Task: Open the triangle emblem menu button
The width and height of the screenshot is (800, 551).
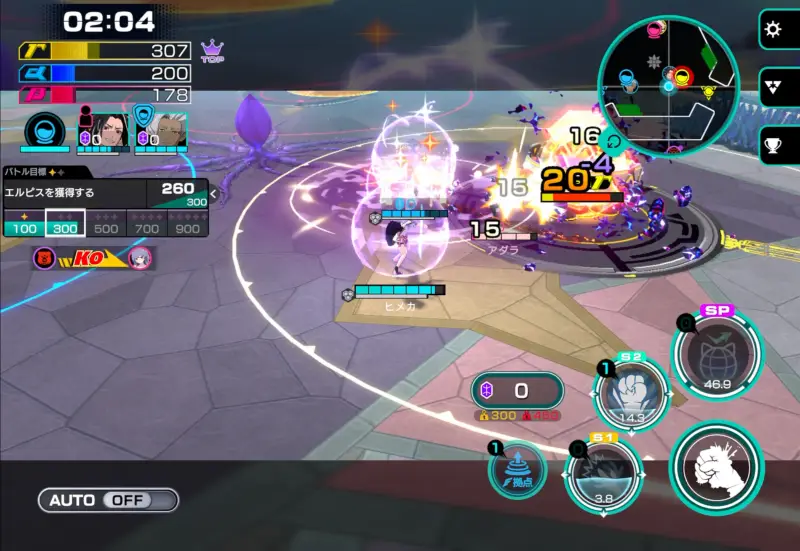Action: pos(773,87)
